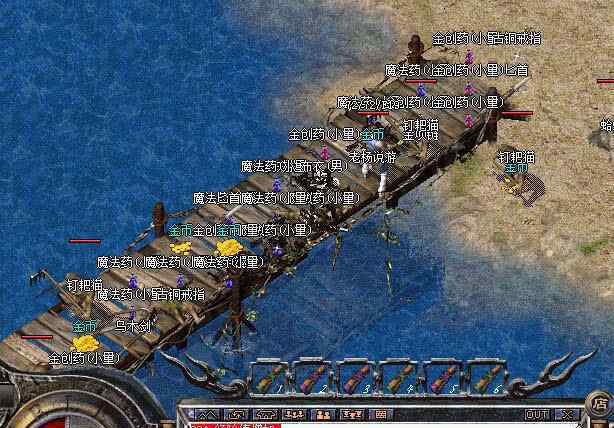Activate the potion in hotbar slot 5
614x428 pixels.
click(443, 378)
